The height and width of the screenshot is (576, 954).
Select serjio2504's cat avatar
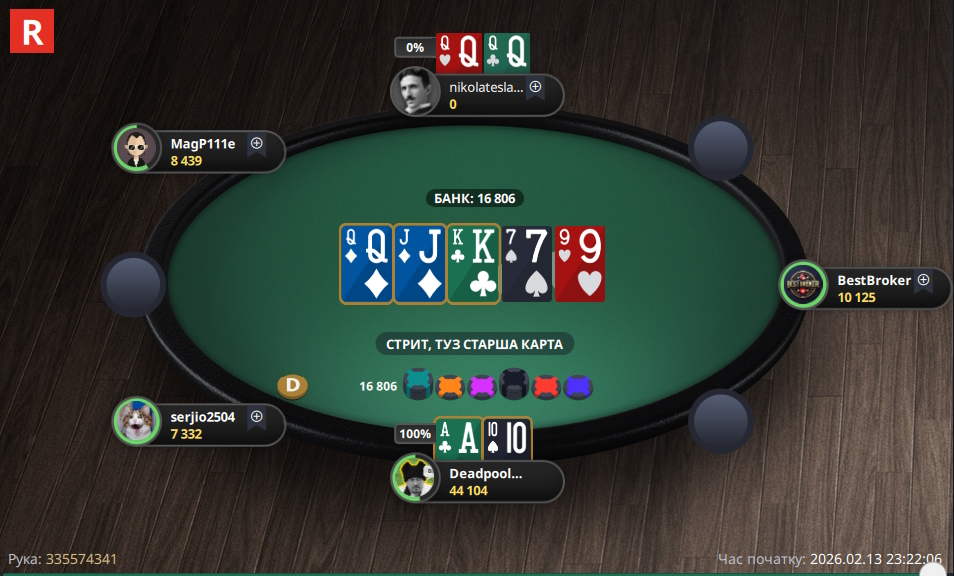pyautogui.click(x=137, y=423)
